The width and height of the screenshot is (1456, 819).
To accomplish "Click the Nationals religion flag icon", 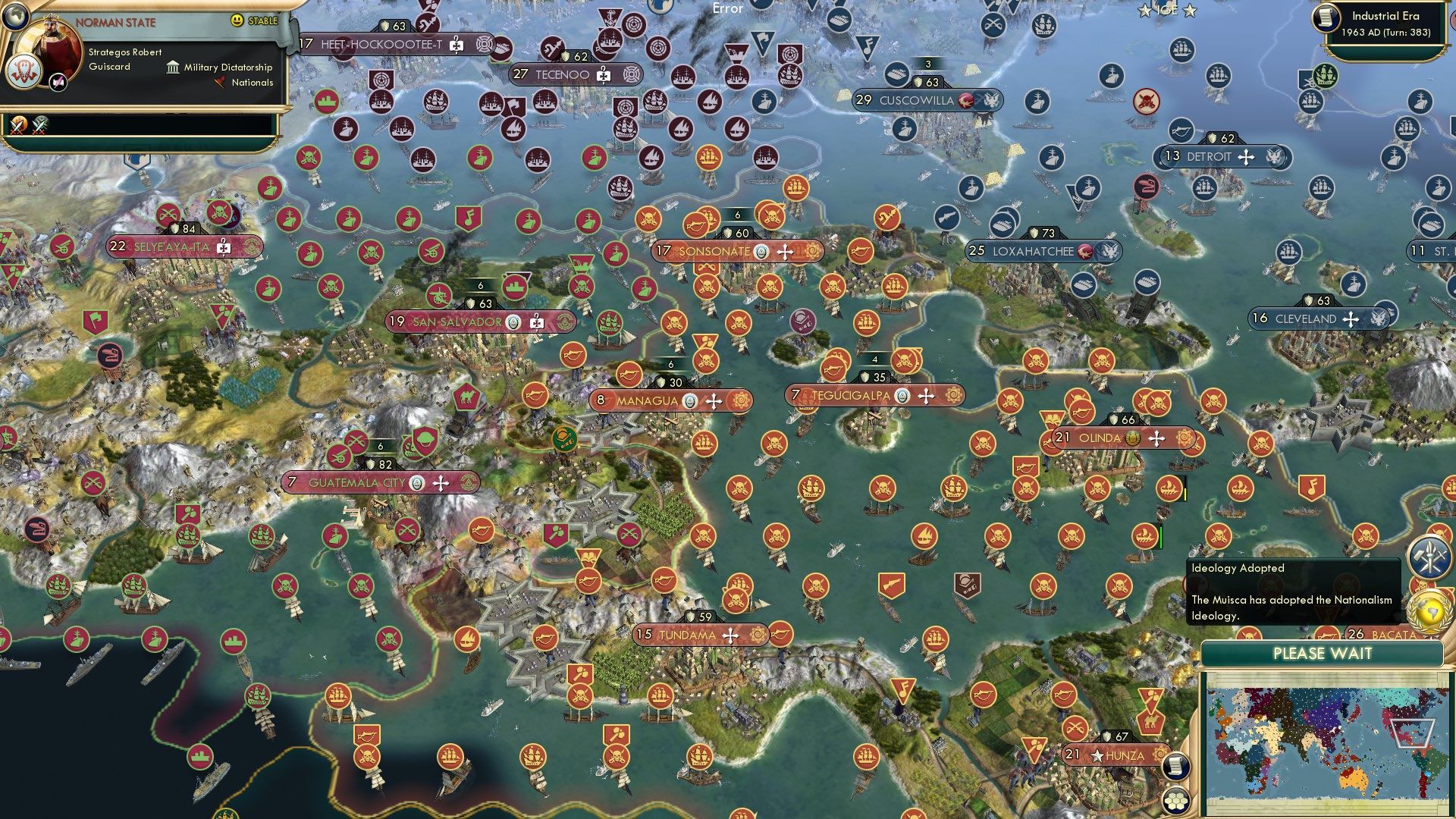I will (221, 82).
